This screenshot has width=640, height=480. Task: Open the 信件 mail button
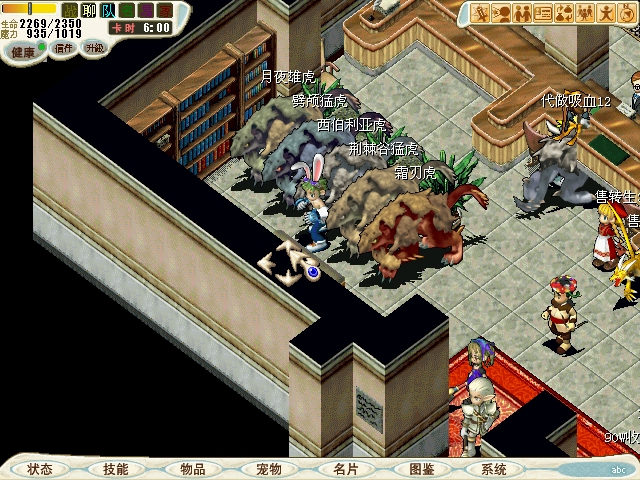click(x=64, y=48)
